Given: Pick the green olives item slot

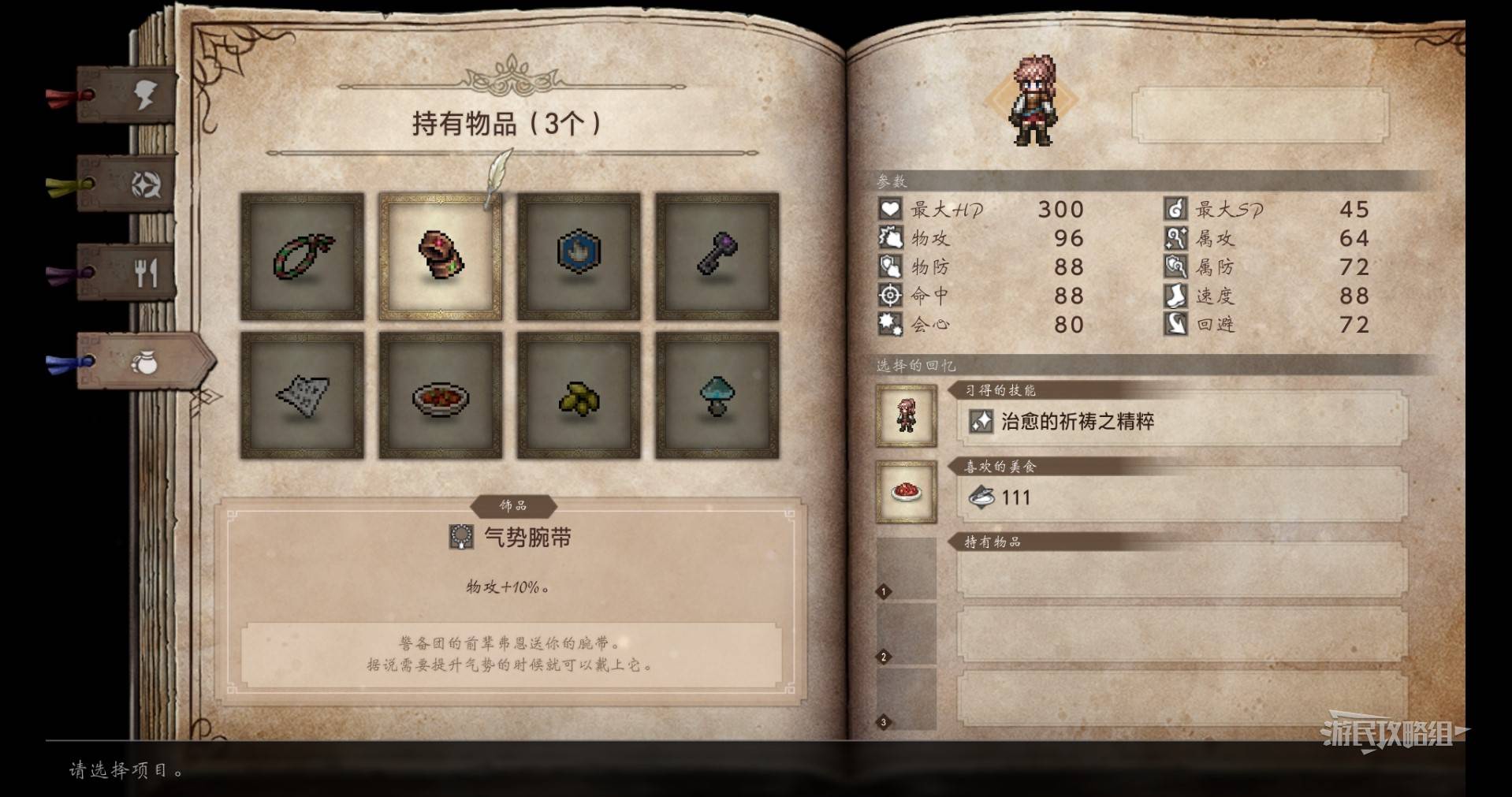Looking at the screenshot, I should pos(579,395).
